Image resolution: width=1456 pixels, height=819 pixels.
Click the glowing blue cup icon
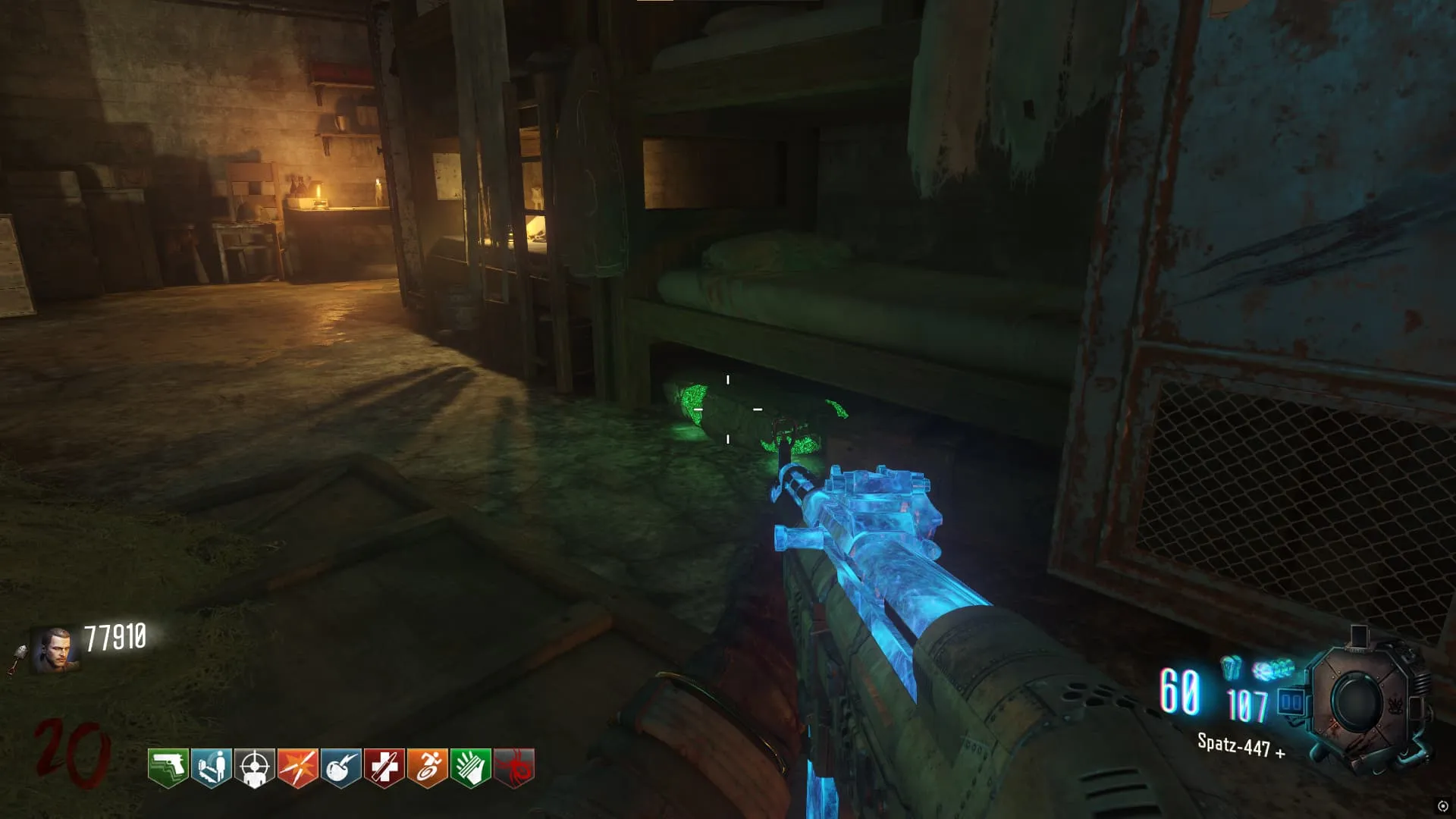pos(1231,667)
